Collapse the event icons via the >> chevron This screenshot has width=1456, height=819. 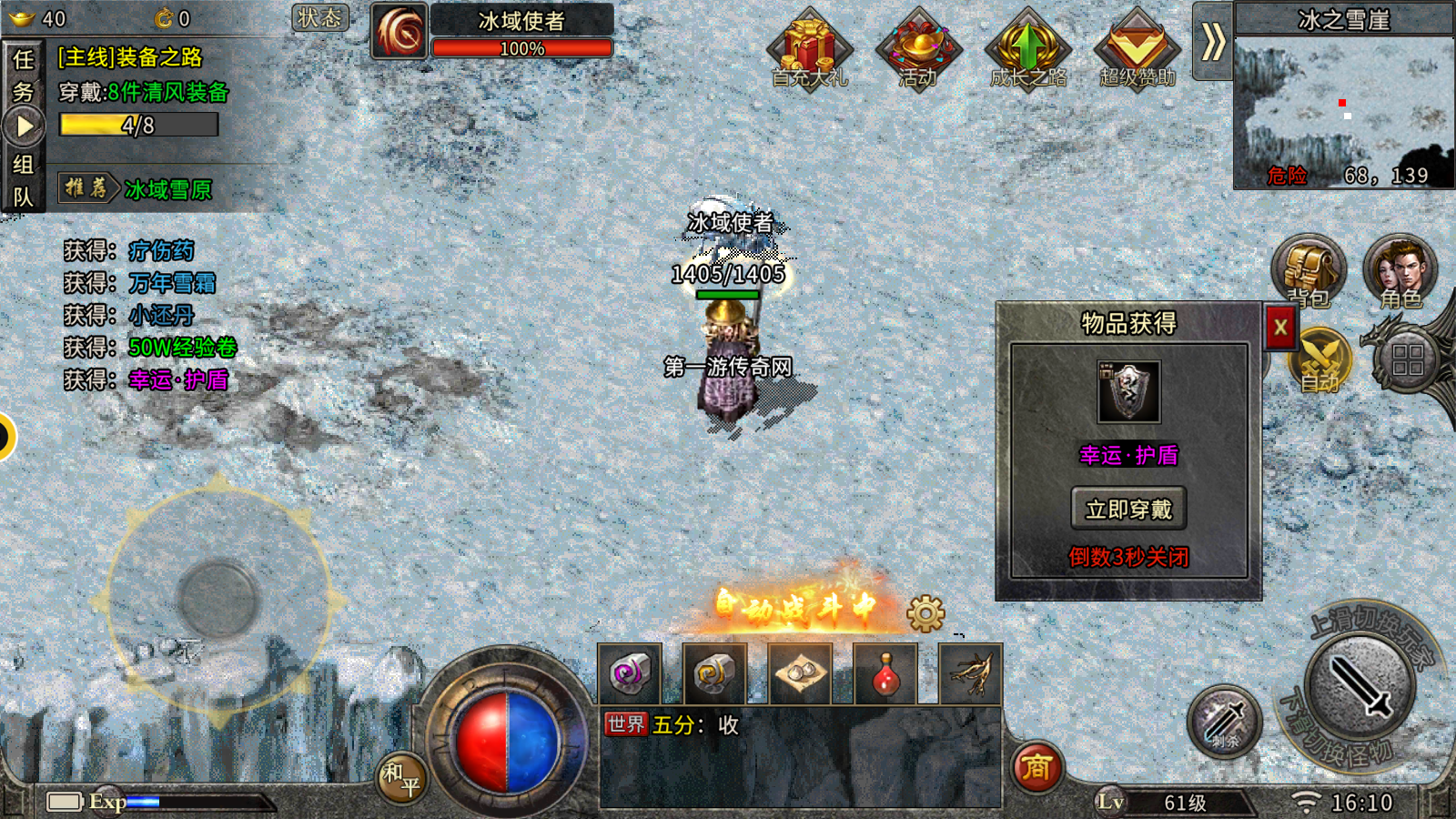(x=1211, y=41)
